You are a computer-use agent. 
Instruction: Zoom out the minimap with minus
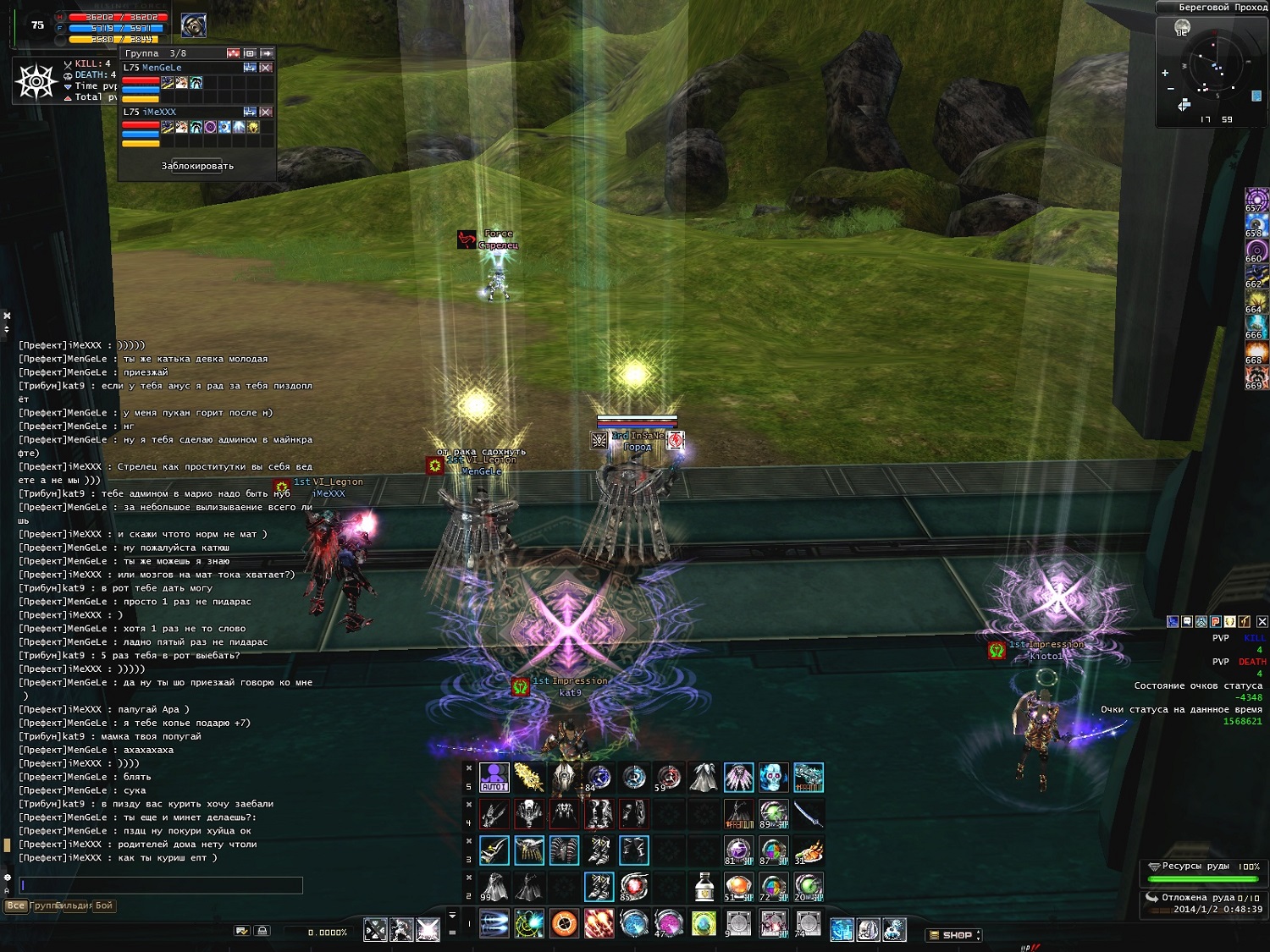(x=1171, y=89)
